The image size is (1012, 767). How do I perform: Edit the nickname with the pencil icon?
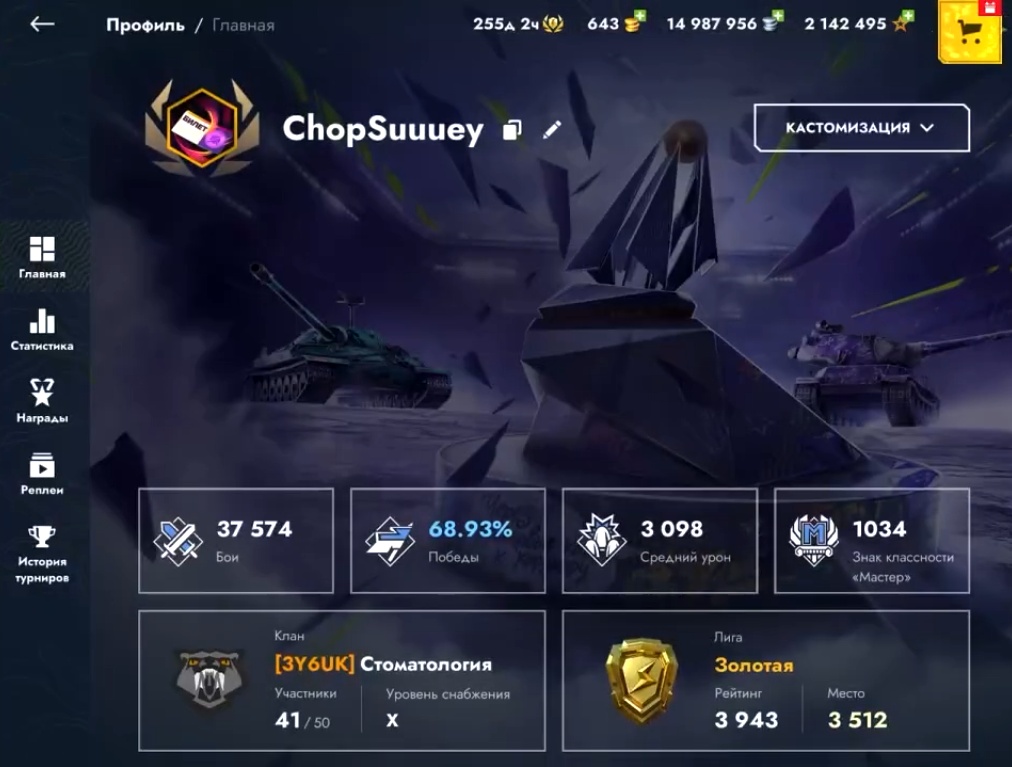coord(552,130)
